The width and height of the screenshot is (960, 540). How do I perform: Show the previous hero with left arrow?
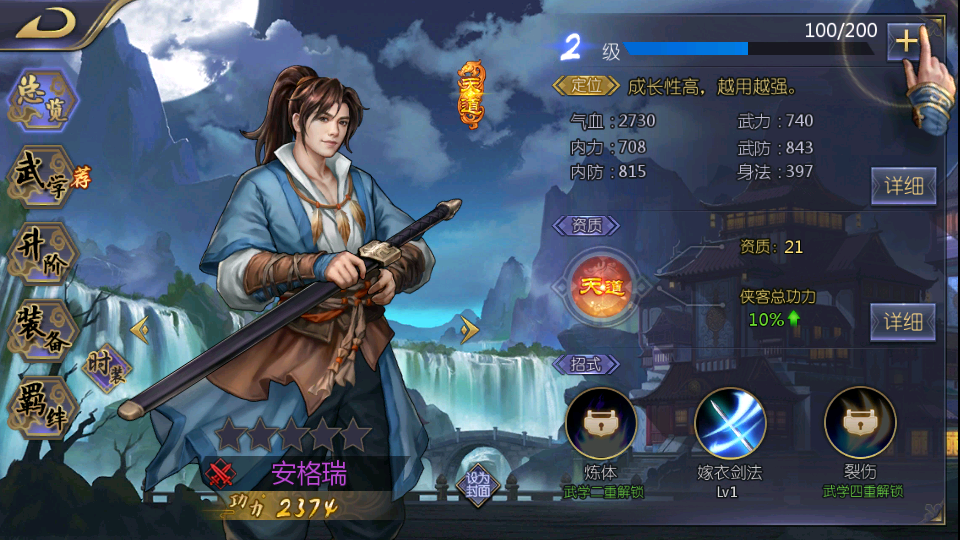click(140, 328)
